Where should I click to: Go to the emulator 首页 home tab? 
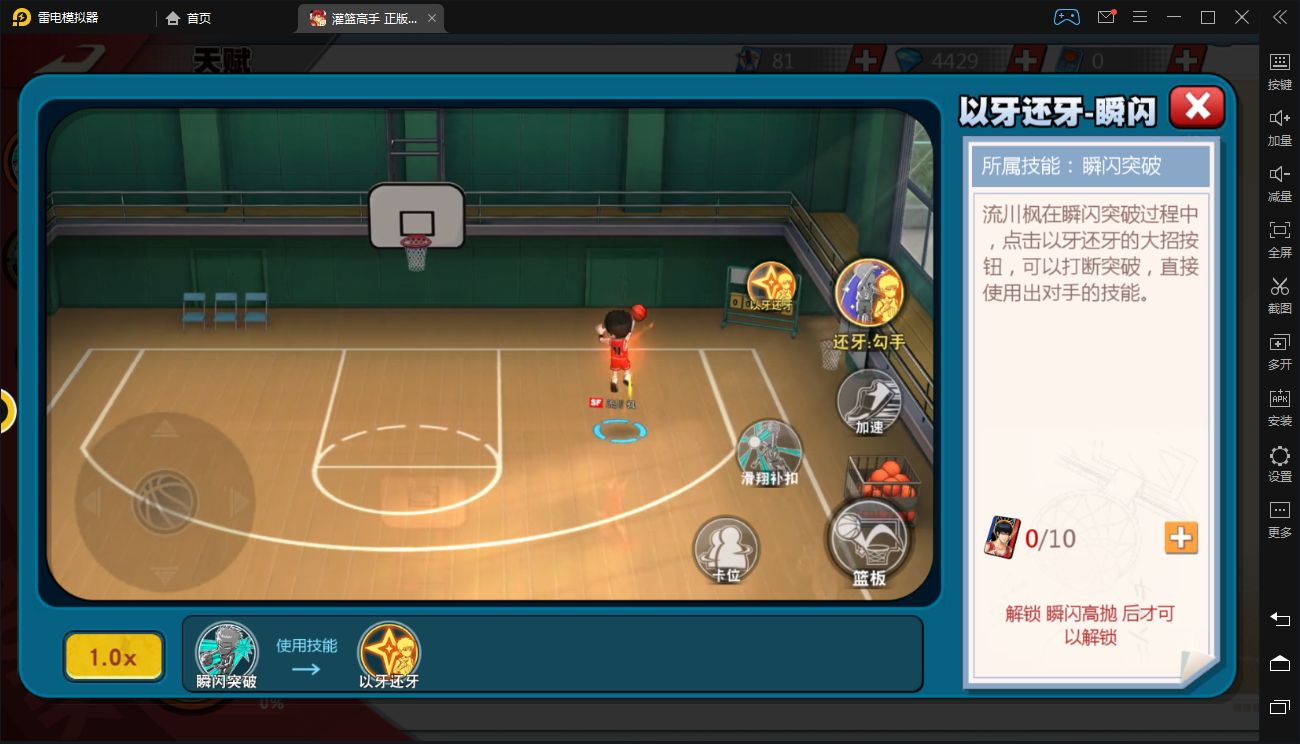pos(188,18)
